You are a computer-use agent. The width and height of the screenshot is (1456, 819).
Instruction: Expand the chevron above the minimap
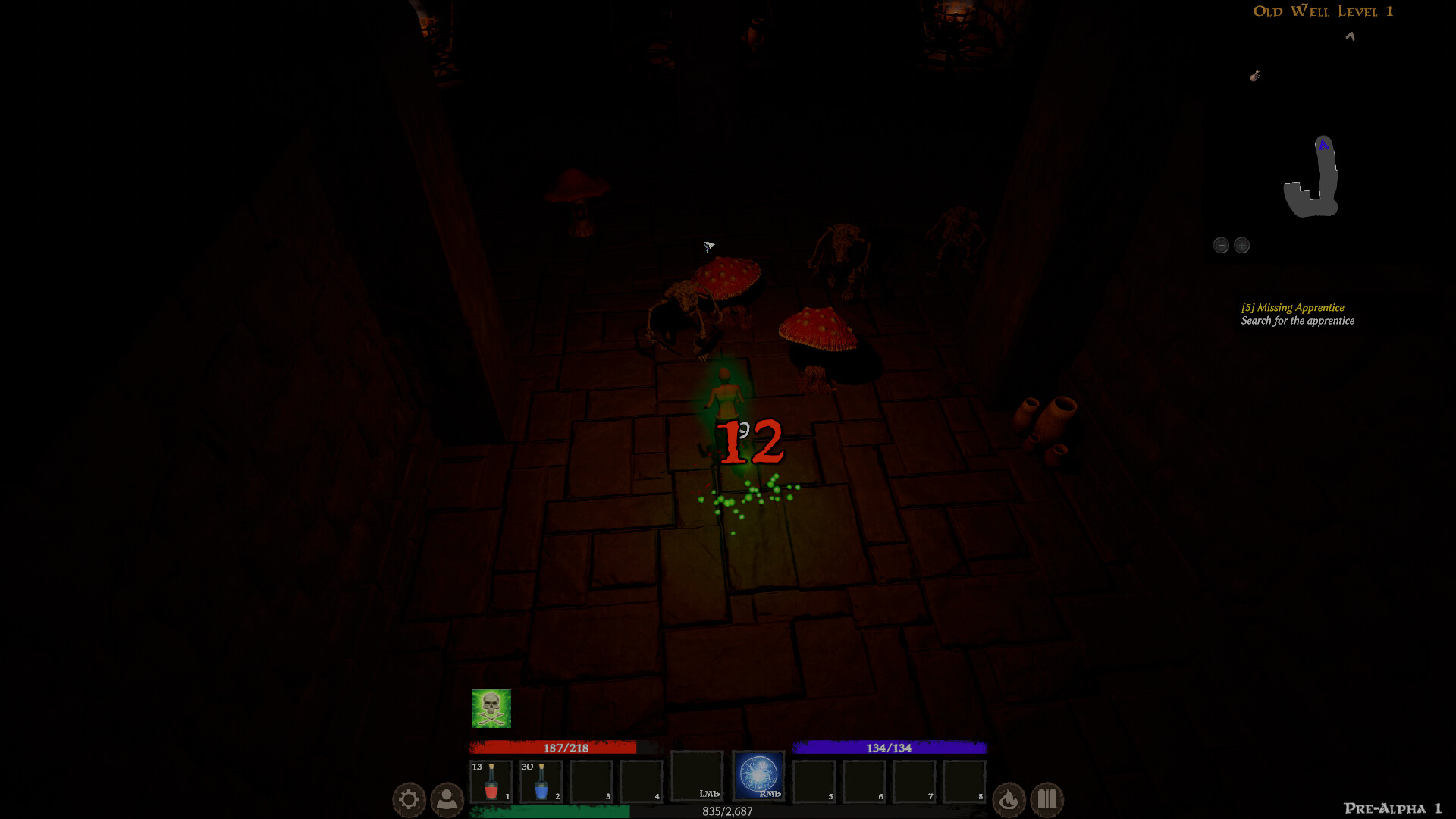1349,36
